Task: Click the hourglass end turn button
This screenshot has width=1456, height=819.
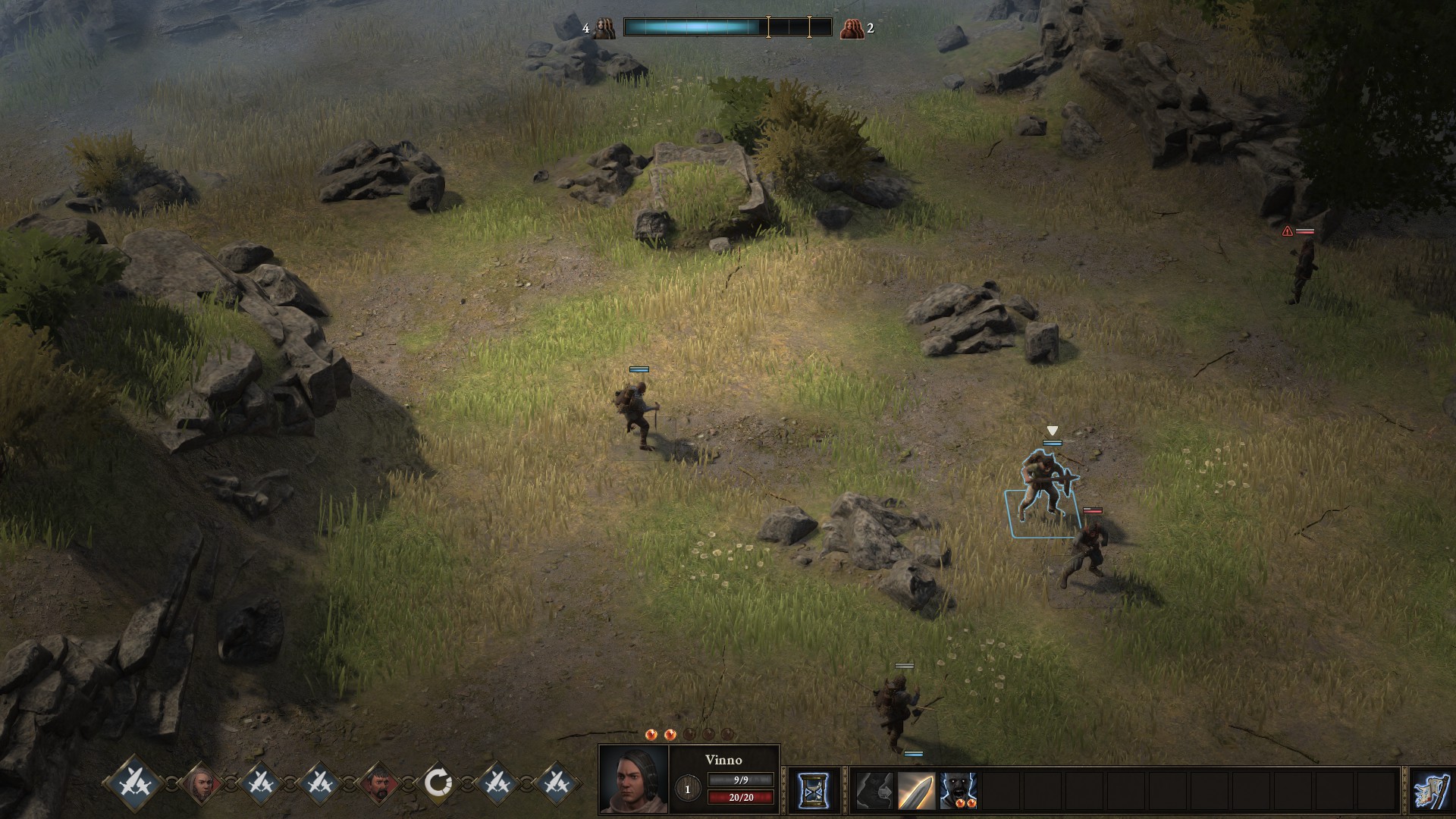Action: tap(814, 790)
